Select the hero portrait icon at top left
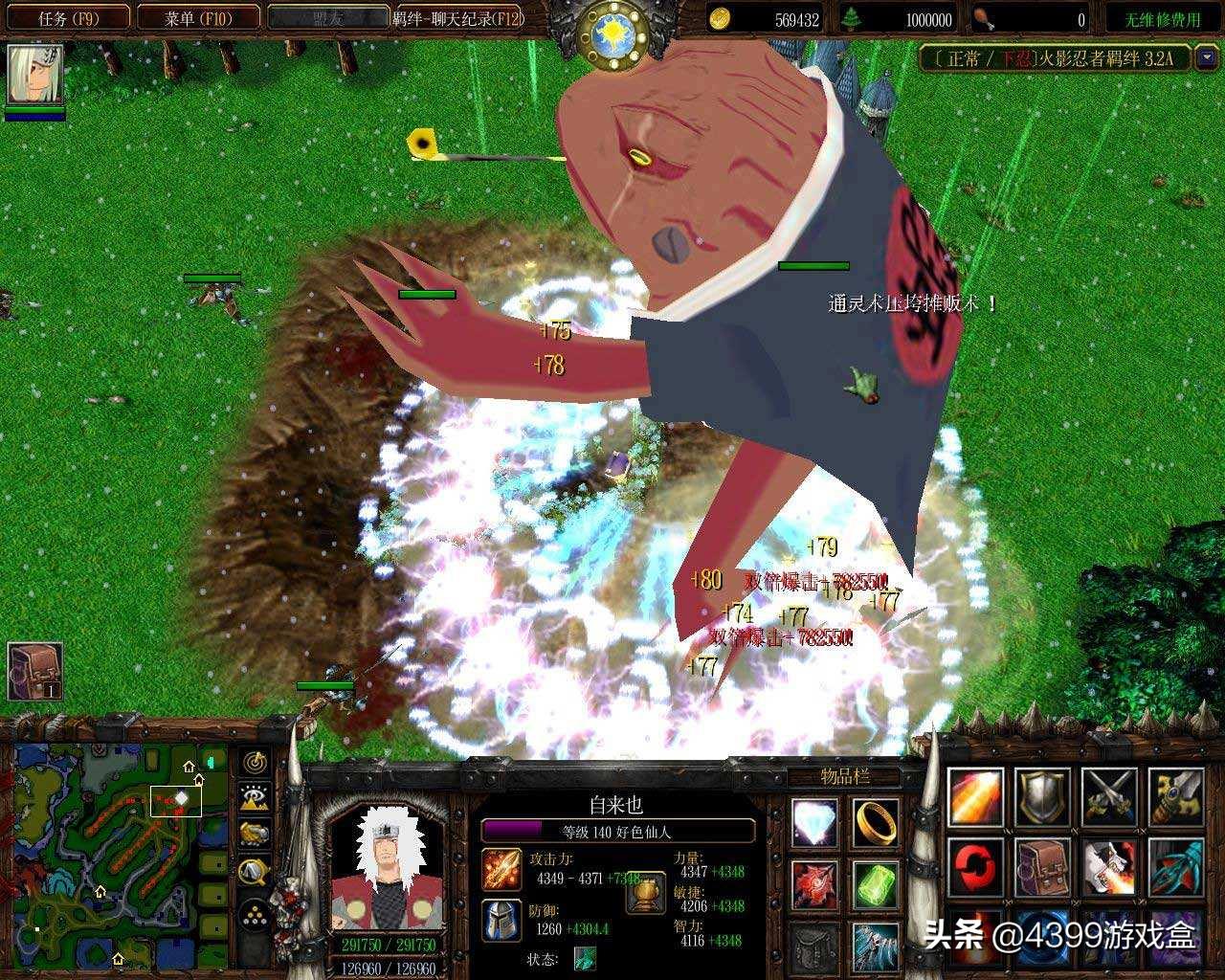 point(34,76)
